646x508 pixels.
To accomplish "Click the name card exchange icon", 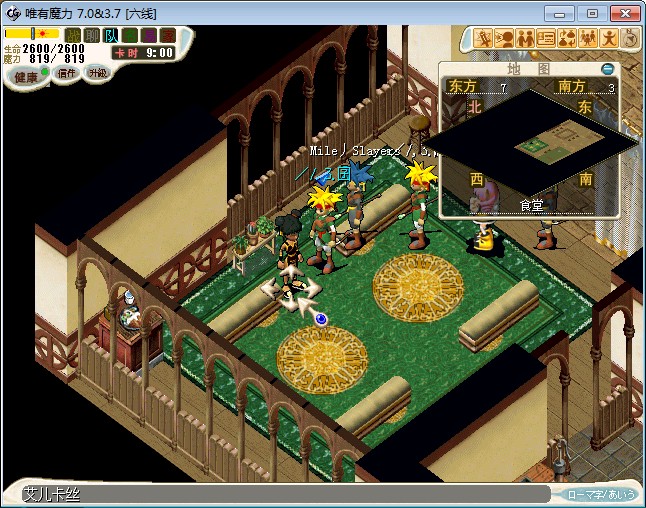I will click(x=546, y=39).
